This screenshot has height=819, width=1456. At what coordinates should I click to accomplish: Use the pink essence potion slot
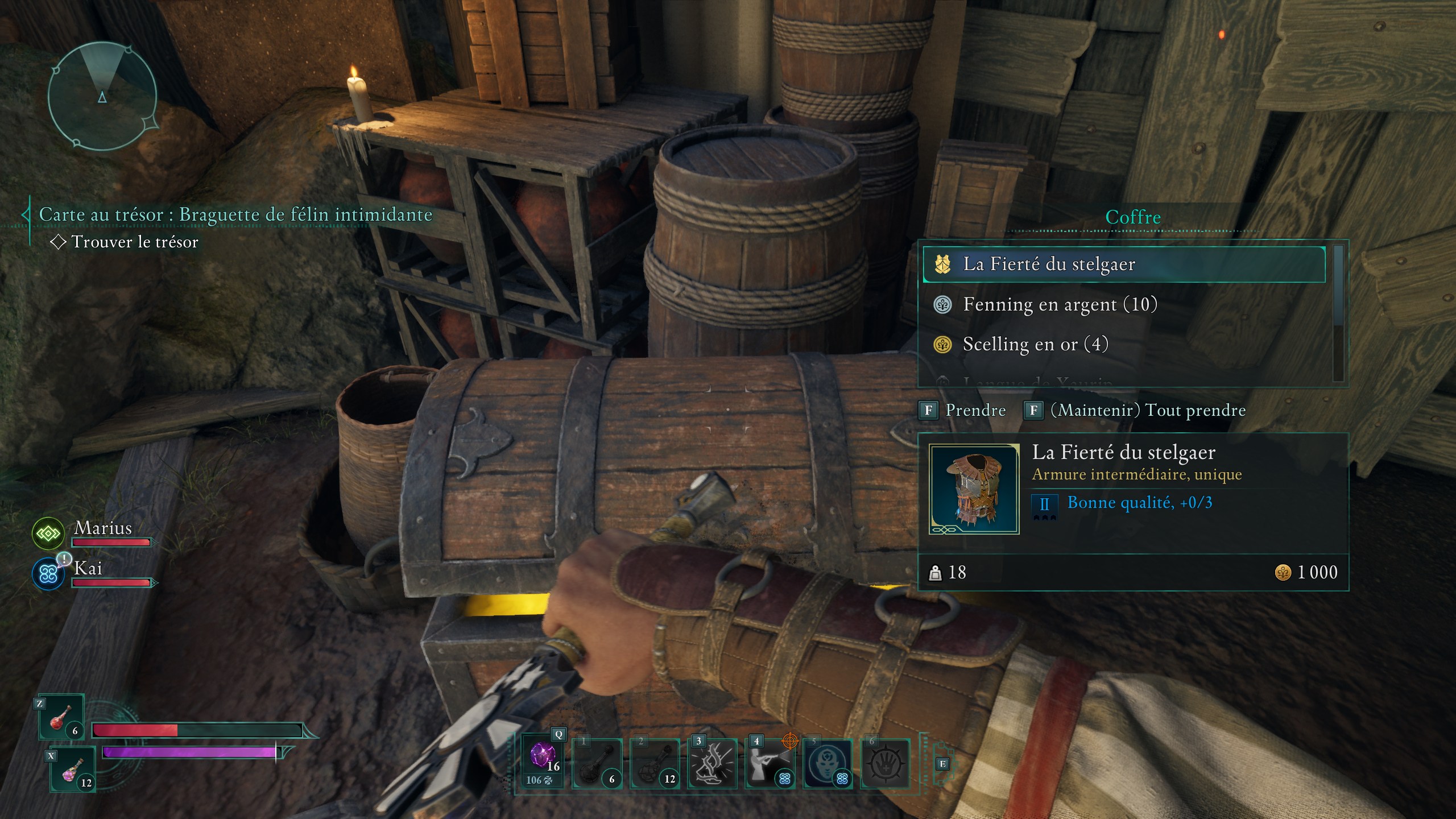tap(73, 770)
